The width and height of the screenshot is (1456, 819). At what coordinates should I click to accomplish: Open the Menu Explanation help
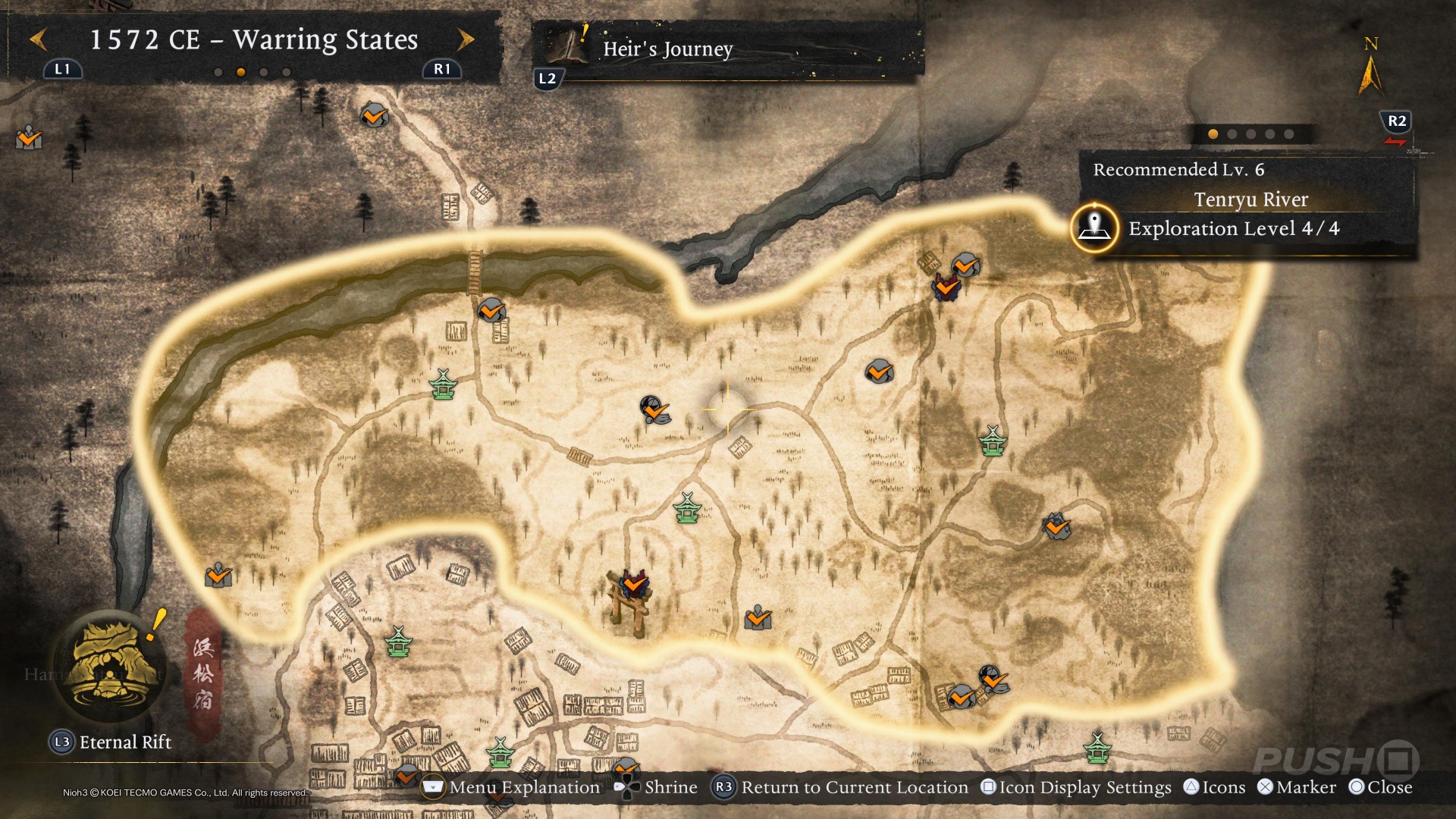(x=511, y=787)
